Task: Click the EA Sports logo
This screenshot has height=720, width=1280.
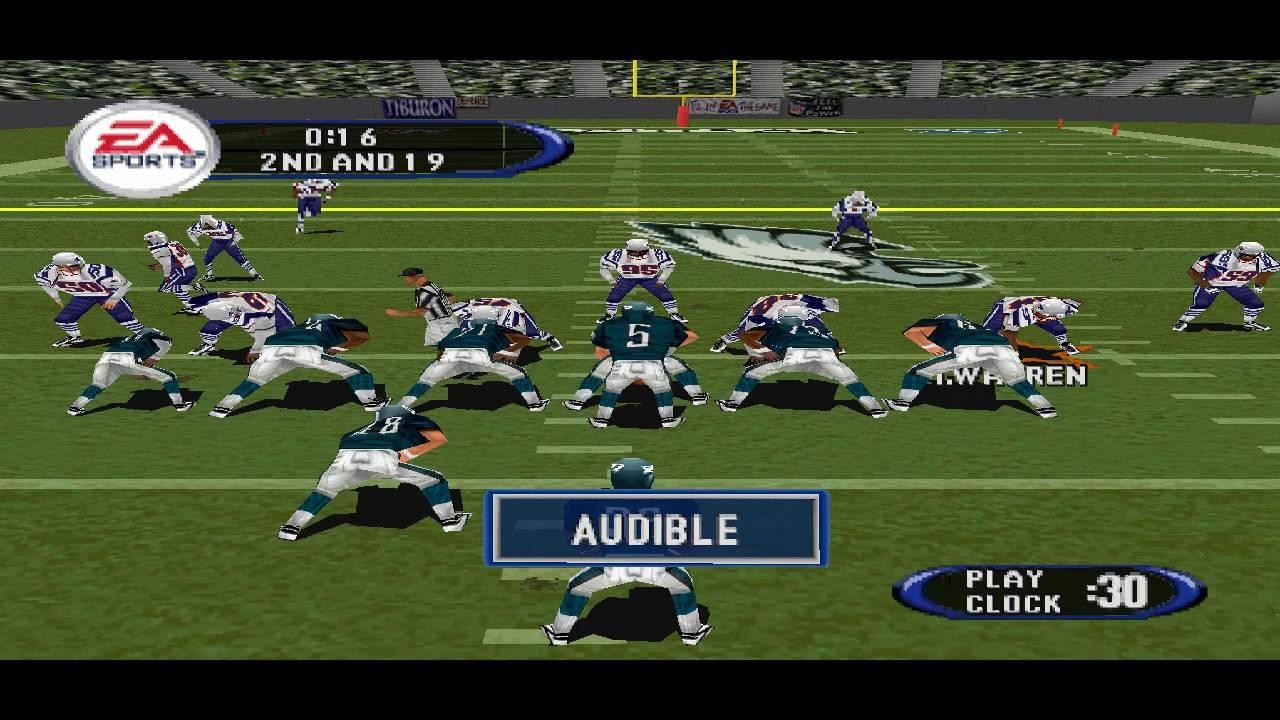Action: point(140,143)
